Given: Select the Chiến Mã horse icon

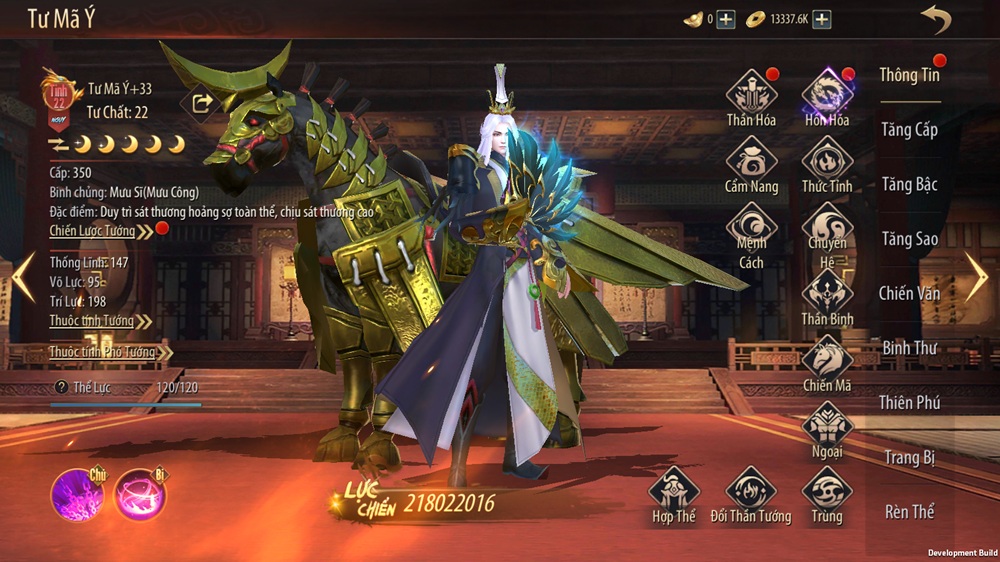Looking at the screenshot, I should coord(827,360).
